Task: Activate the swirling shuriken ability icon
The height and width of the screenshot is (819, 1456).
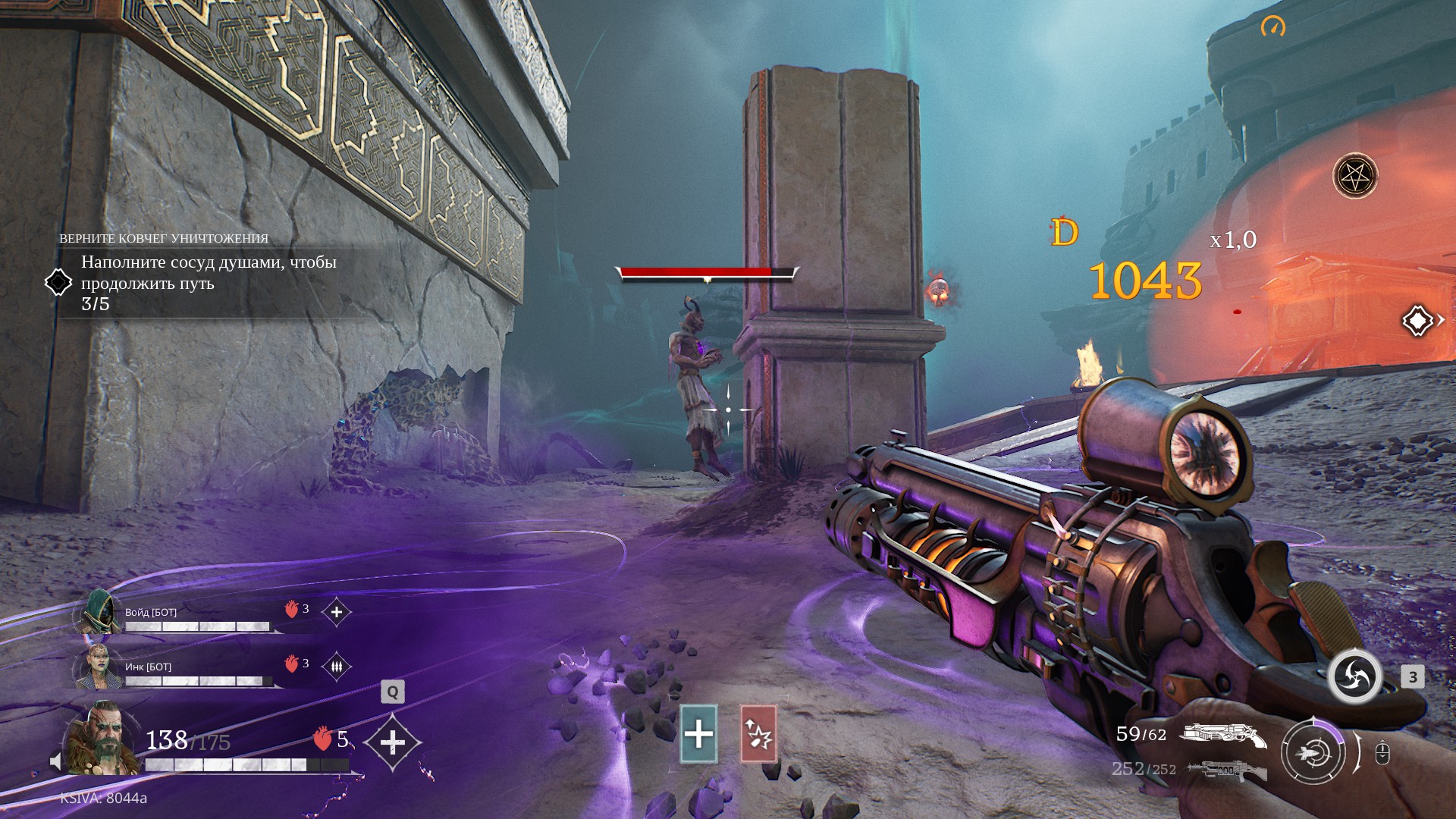Action: 1354,676
